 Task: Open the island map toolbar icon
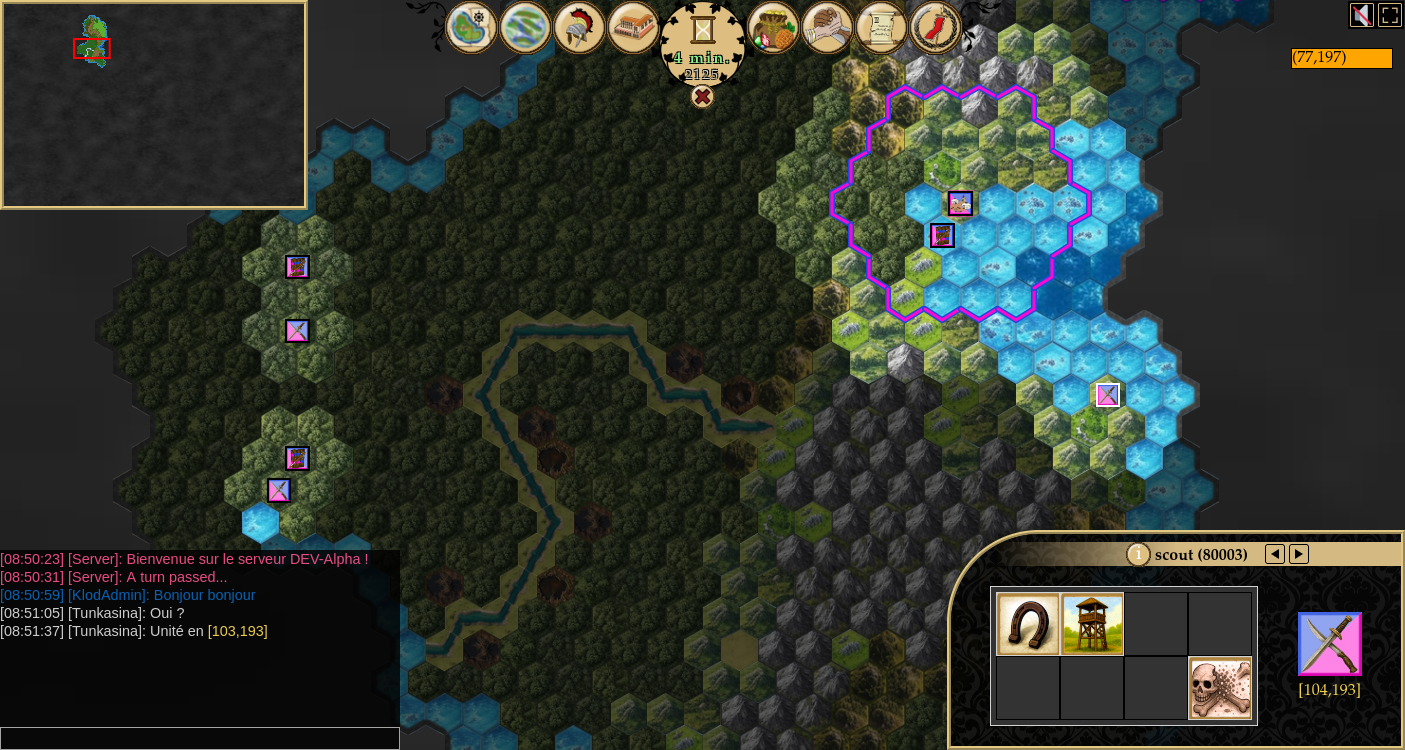point(472,28)
